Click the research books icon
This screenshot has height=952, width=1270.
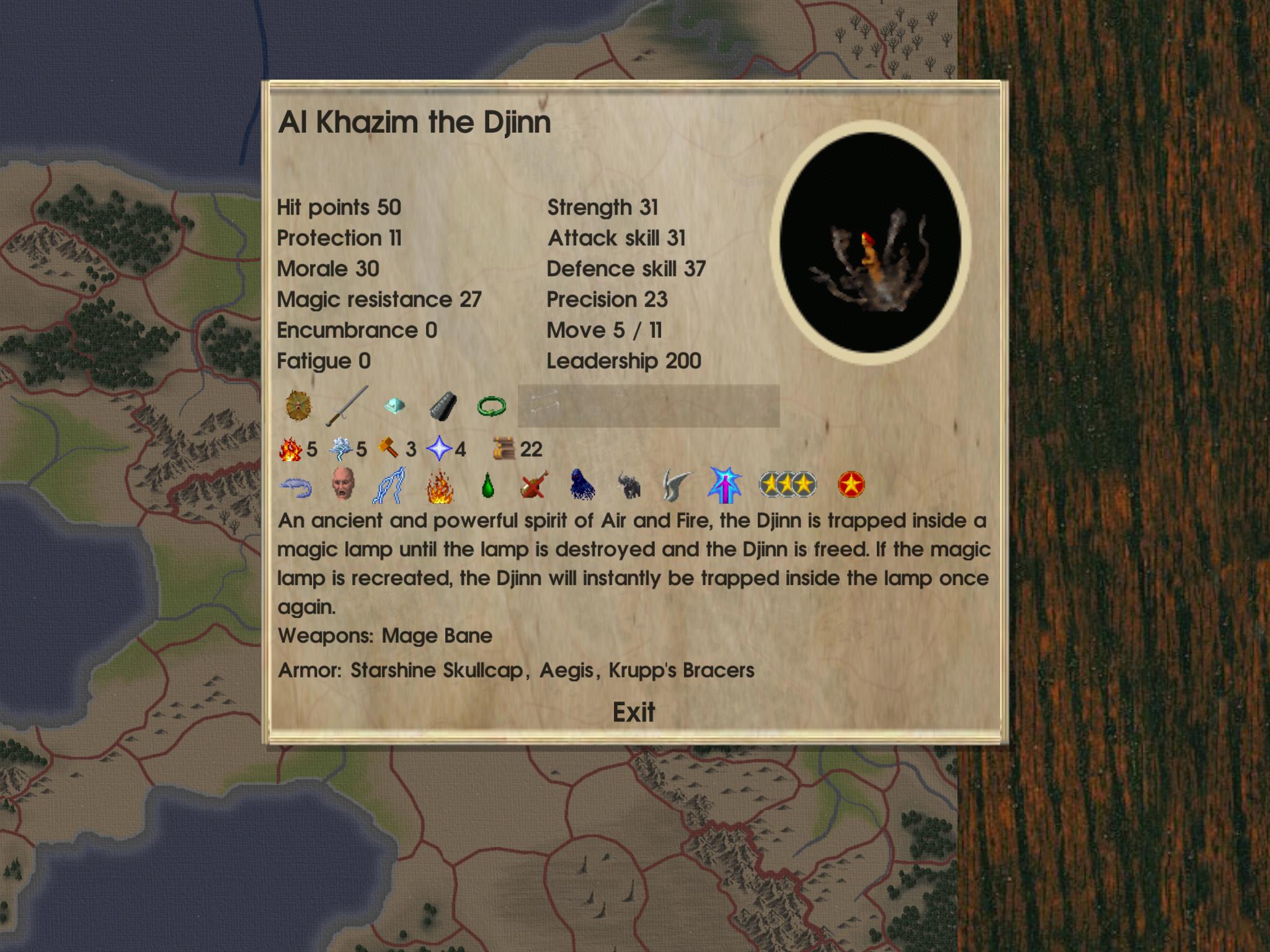pyautogui.click(x=505, y=449)
